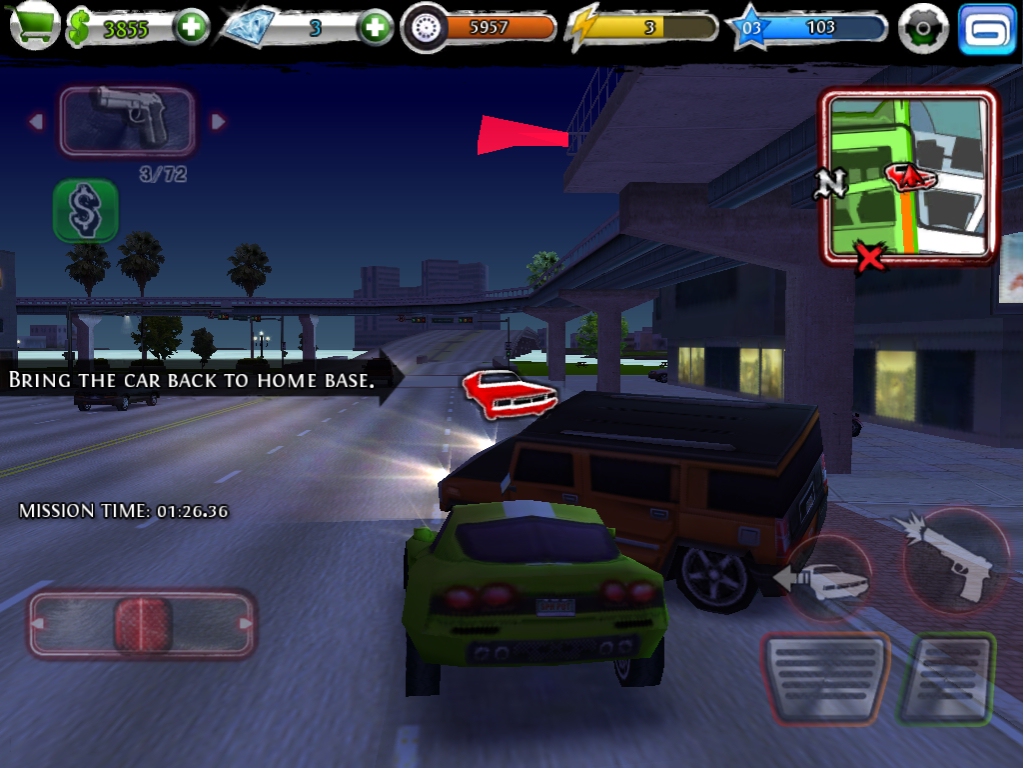This screenshot has height=768, width=1024.
Task: Switch to the next weapon arrow
Action: point(218,122)
